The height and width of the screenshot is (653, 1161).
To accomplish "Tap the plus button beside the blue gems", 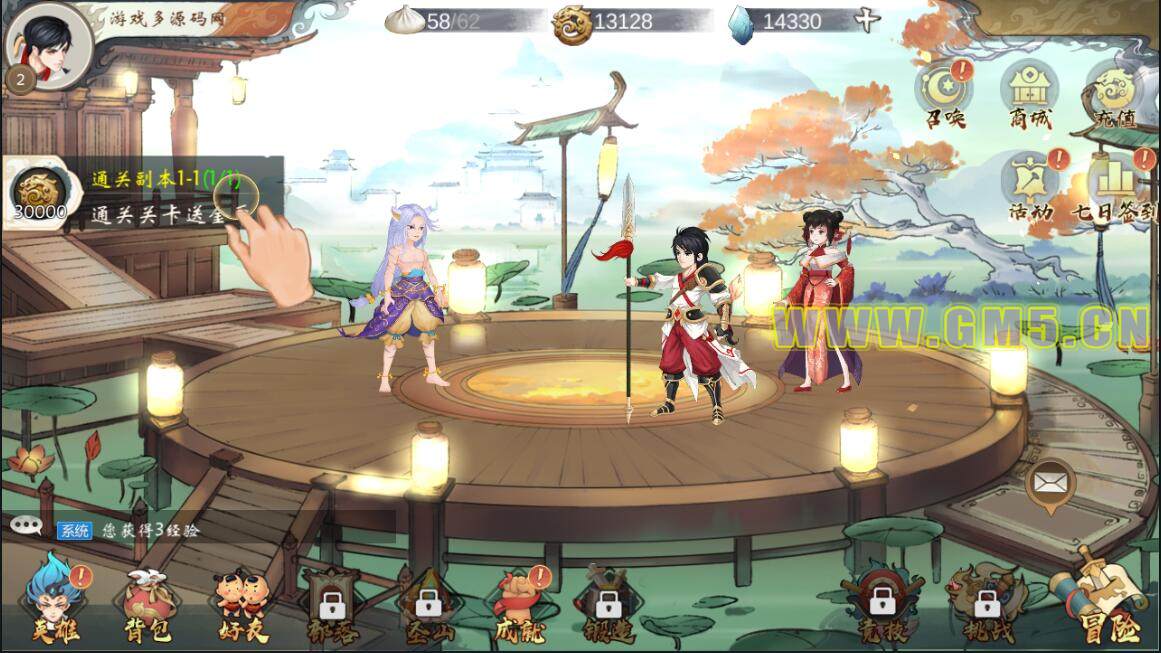I will (868, 20).
